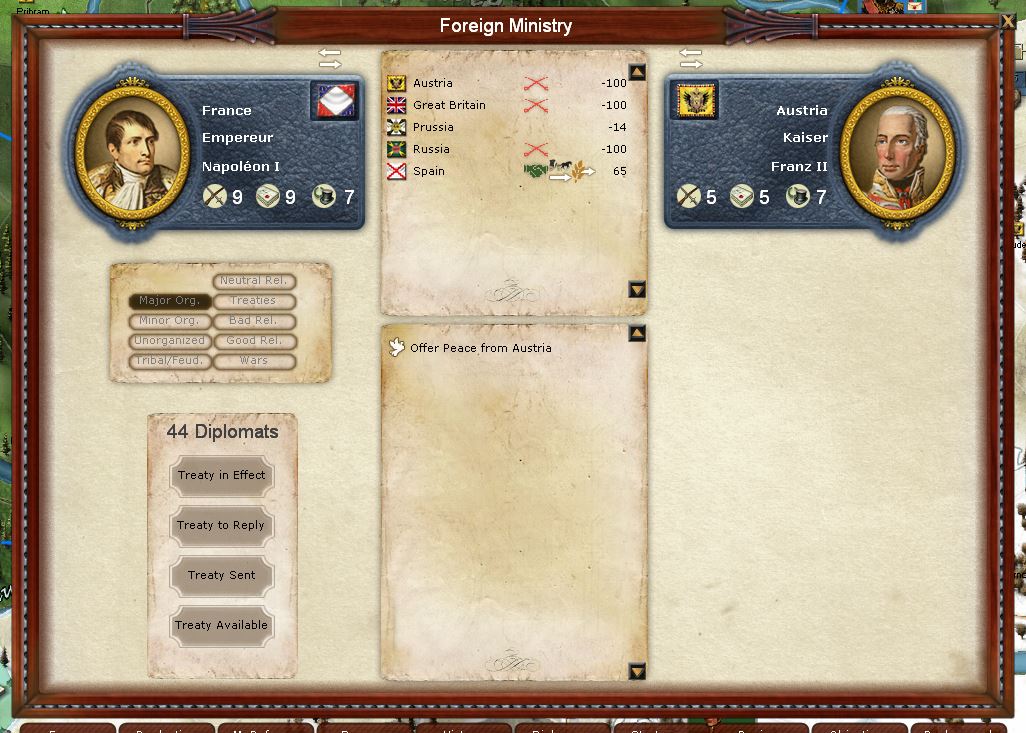
Task: Open the Treaty in Effect list
Action: [221, 476]
